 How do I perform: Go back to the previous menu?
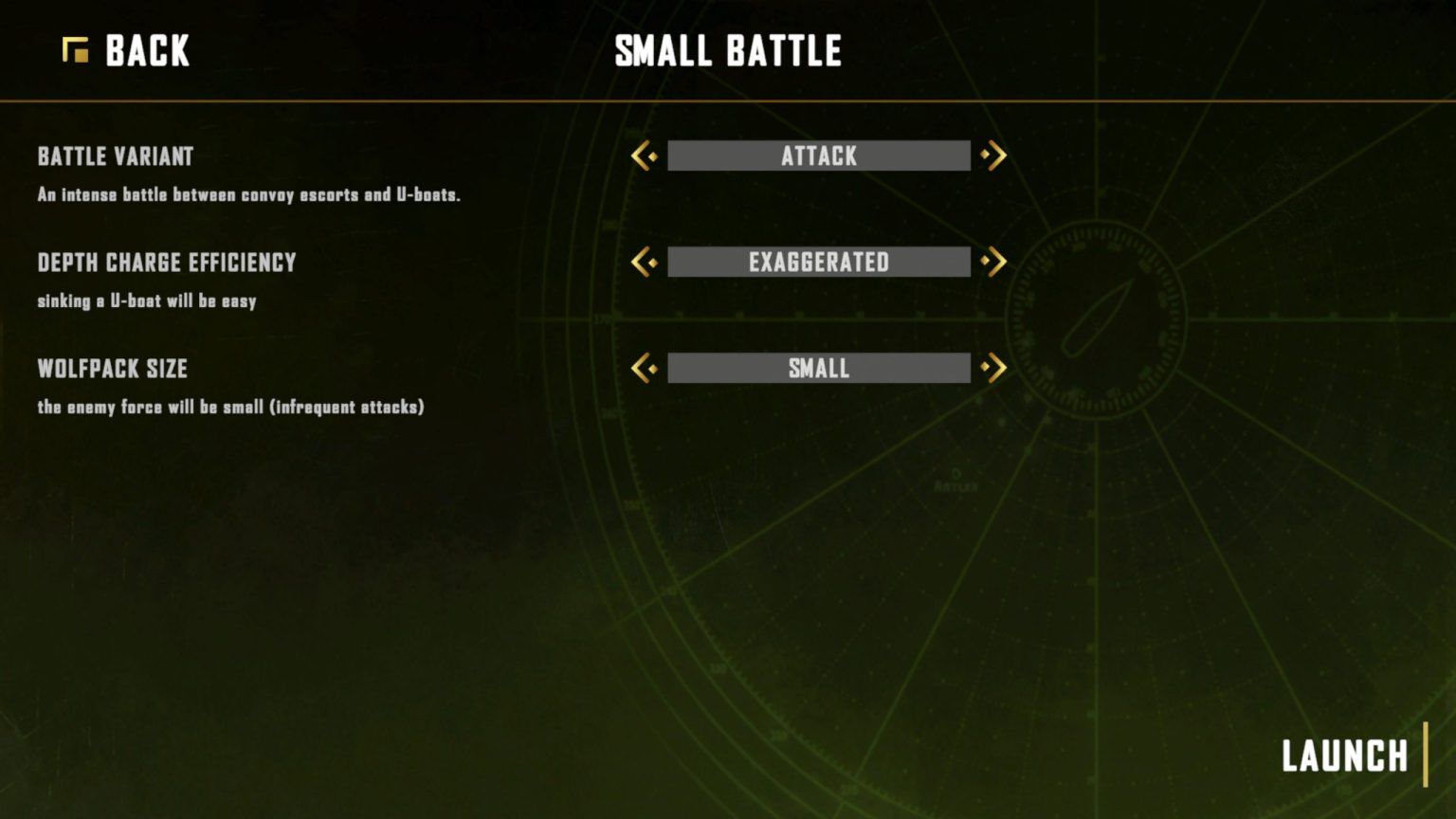127,51
